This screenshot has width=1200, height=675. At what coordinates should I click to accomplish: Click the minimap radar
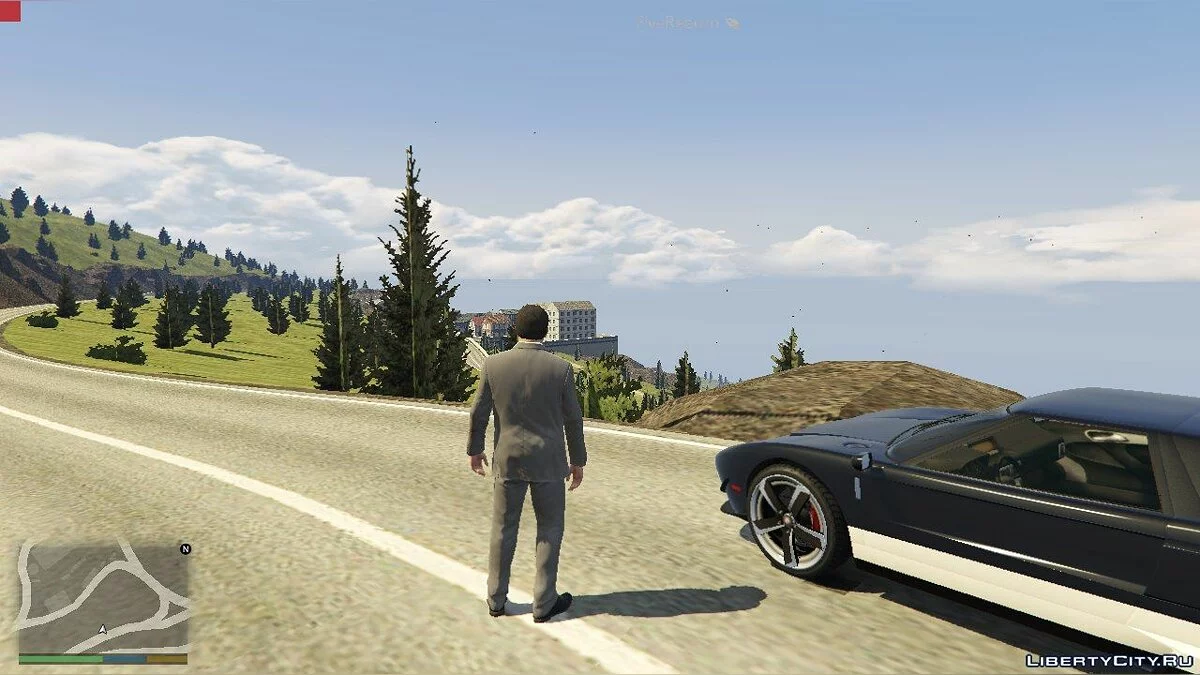pyautogui.click(x=103, y=596)
